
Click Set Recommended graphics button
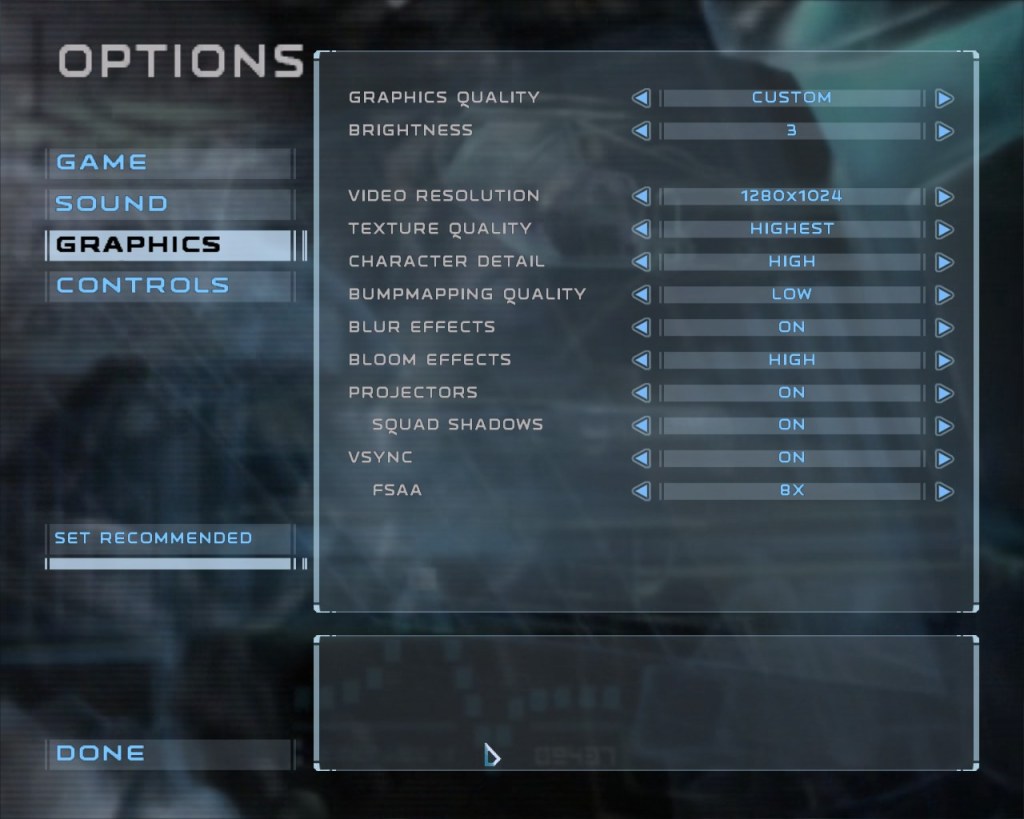(153, 538)
